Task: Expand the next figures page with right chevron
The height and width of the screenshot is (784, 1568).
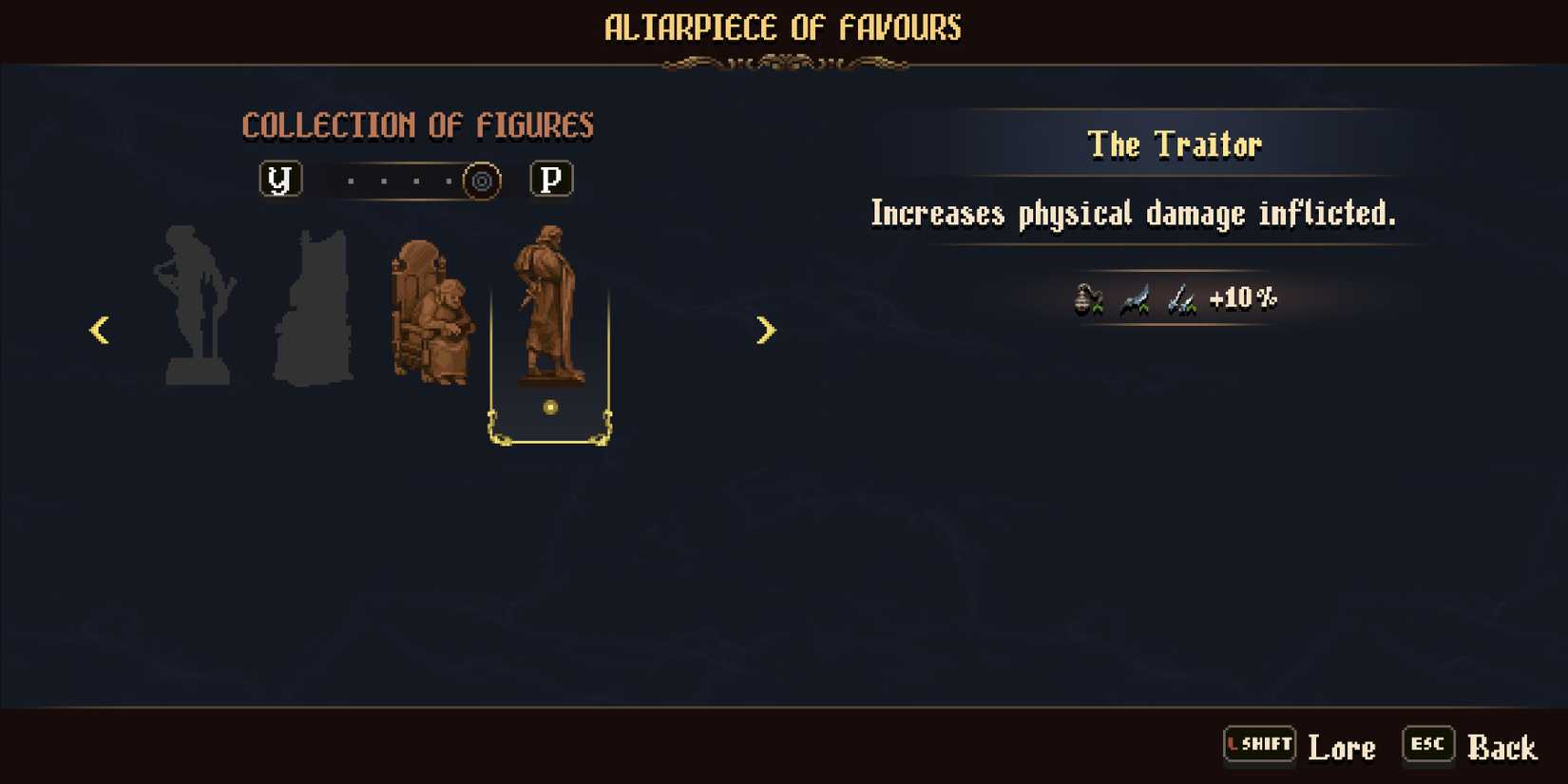Action: [765, 330]
